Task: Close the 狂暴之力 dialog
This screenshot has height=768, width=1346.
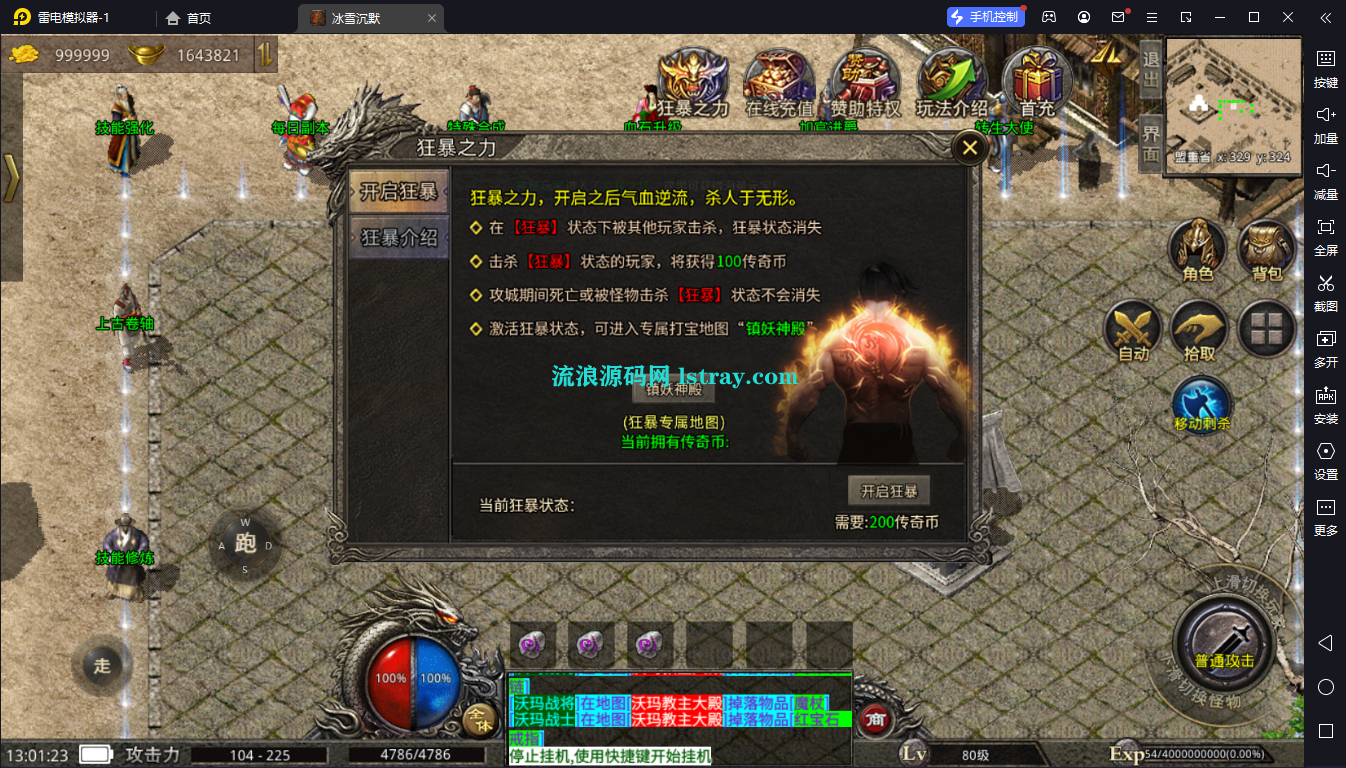Action: tap(969, 149)
